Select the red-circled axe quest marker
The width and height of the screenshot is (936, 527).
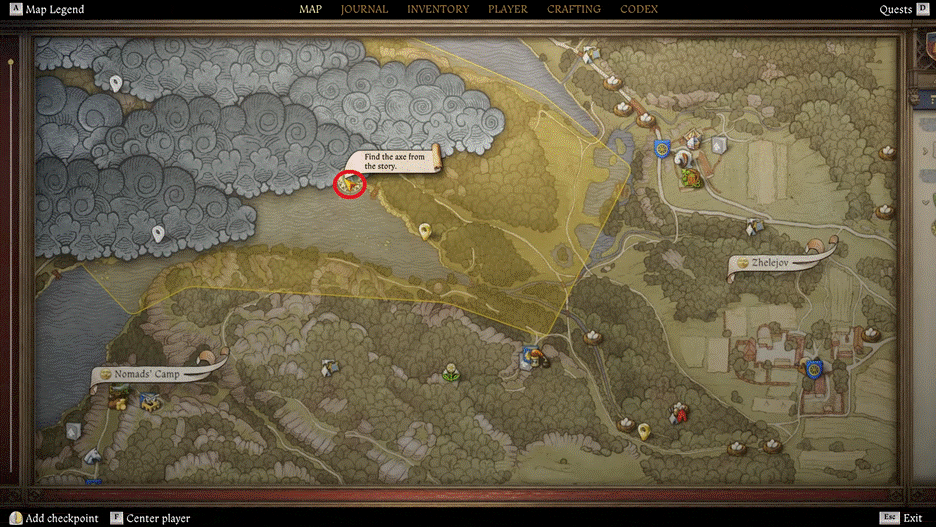click(349, 184)
